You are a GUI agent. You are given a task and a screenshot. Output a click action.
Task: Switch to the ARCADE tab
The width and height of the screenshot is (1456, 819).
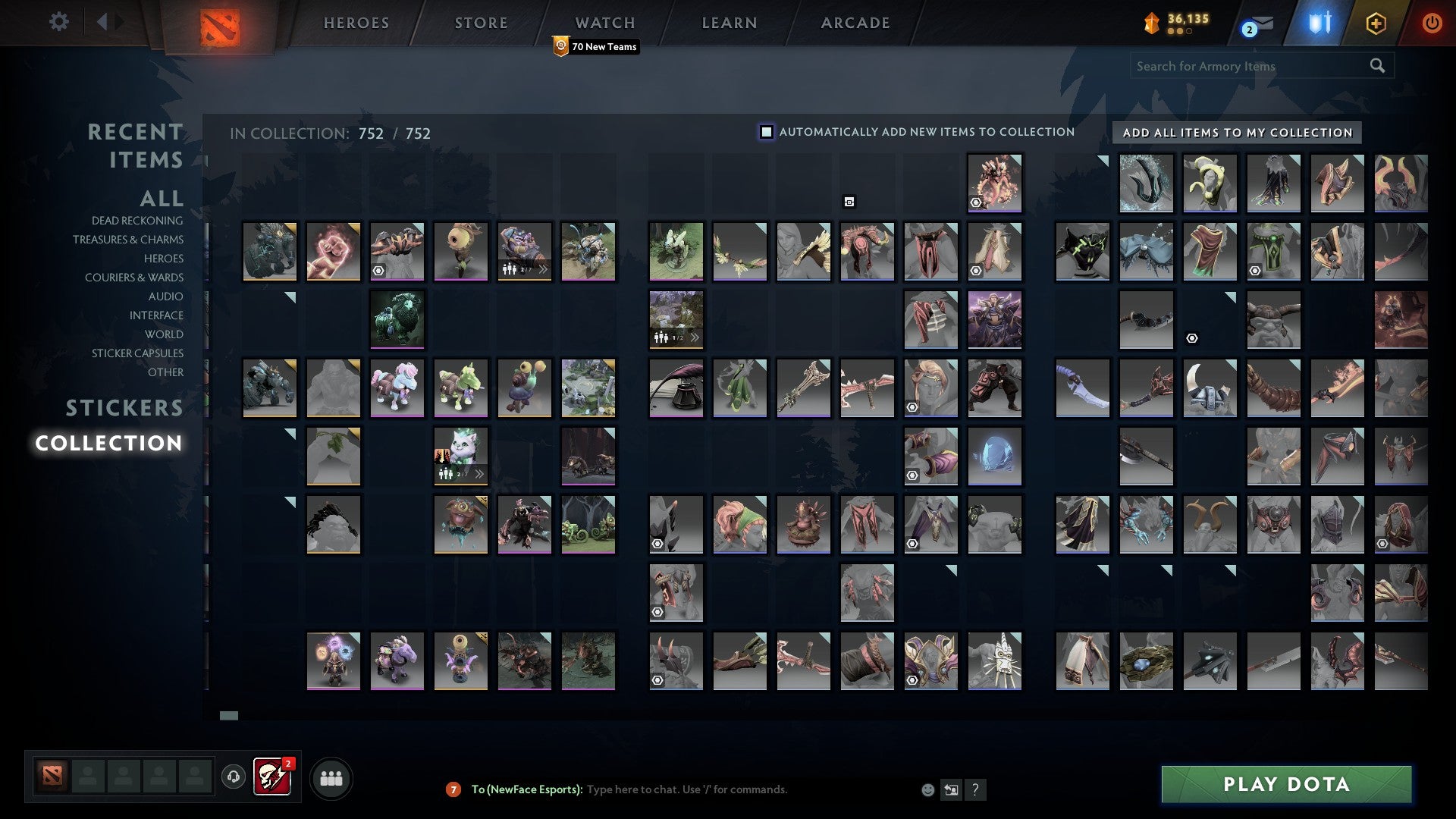click(x=855, y=22)
